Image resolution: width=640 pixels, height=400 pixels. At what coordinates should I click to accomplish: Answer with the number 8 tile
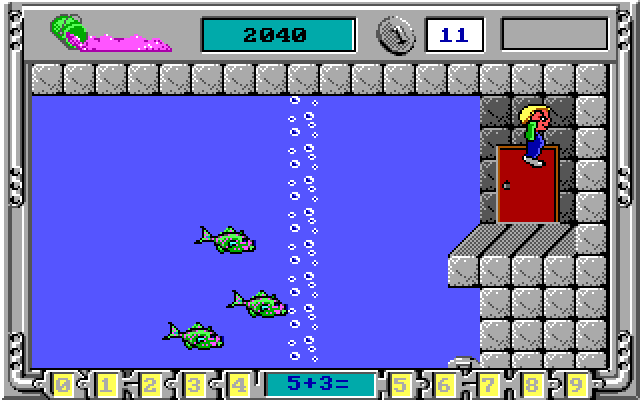[x=533, y=384]
